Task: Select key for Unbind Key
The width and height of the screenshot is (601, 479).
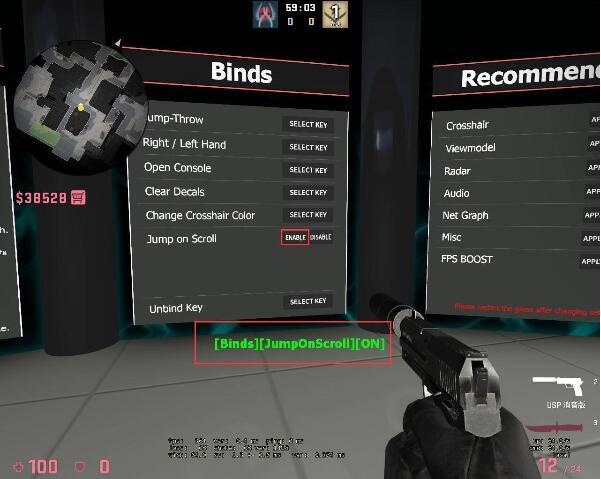Action: pyautogui.click(x=308, y=301)
